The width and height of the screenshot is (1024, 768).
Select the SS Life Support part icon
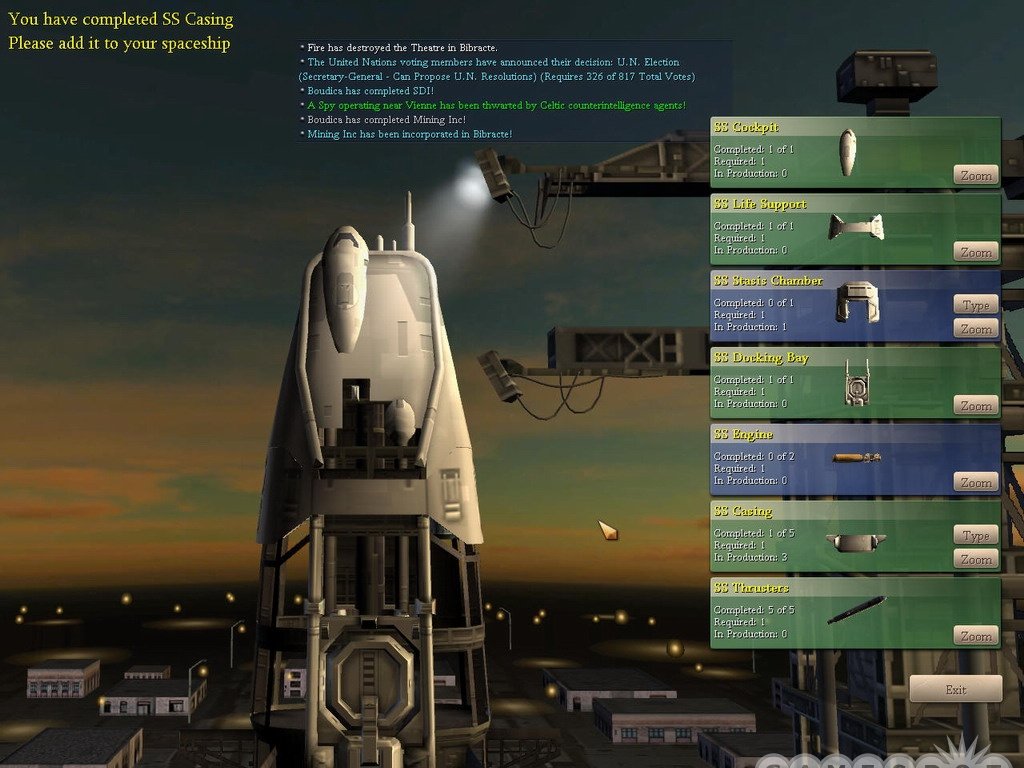coord(856,227)
